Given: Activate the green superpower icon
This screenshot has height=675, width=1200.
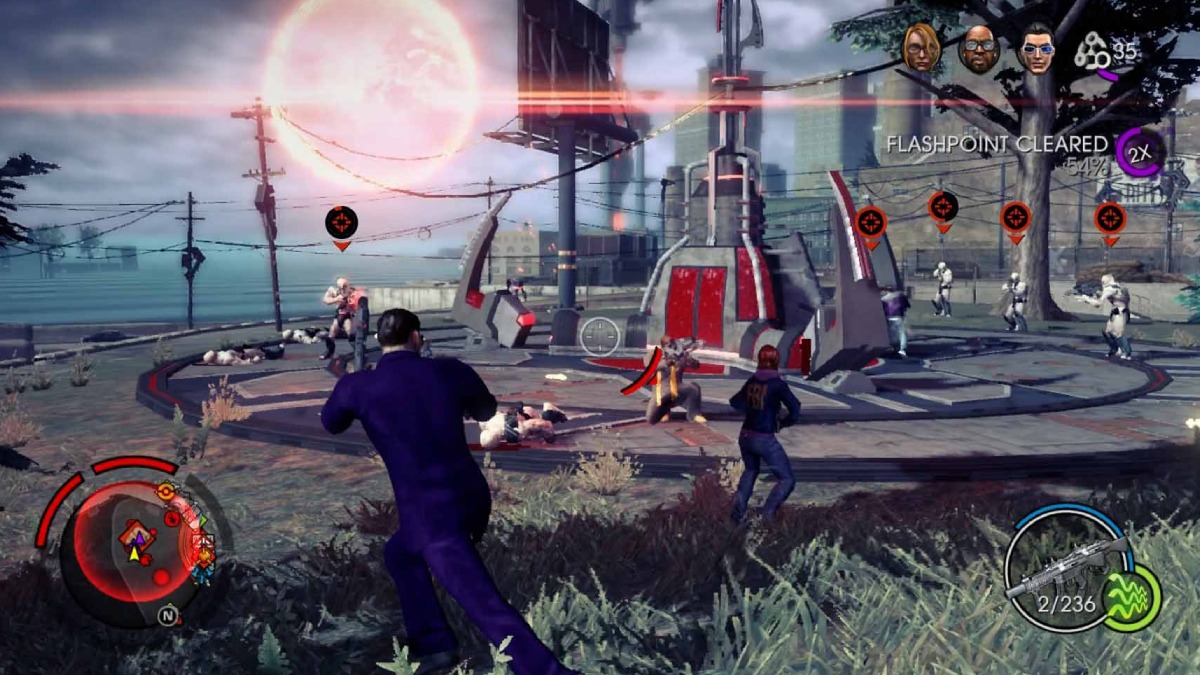Looking at the screenshot, I should click(x=1131, y=597).
